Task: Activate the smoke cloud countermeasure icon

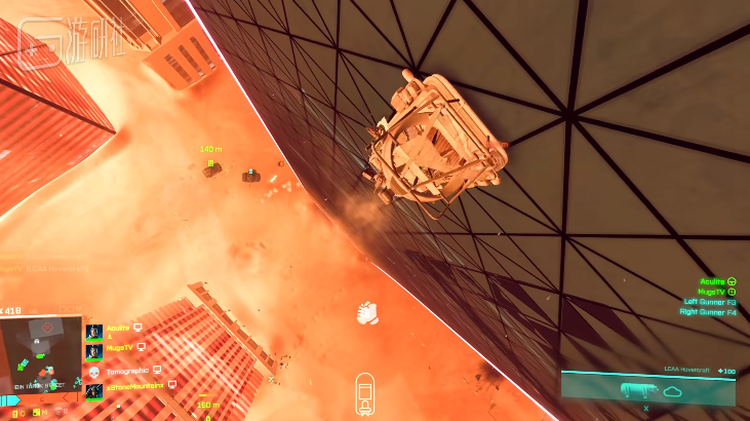Action: (672, 391)
